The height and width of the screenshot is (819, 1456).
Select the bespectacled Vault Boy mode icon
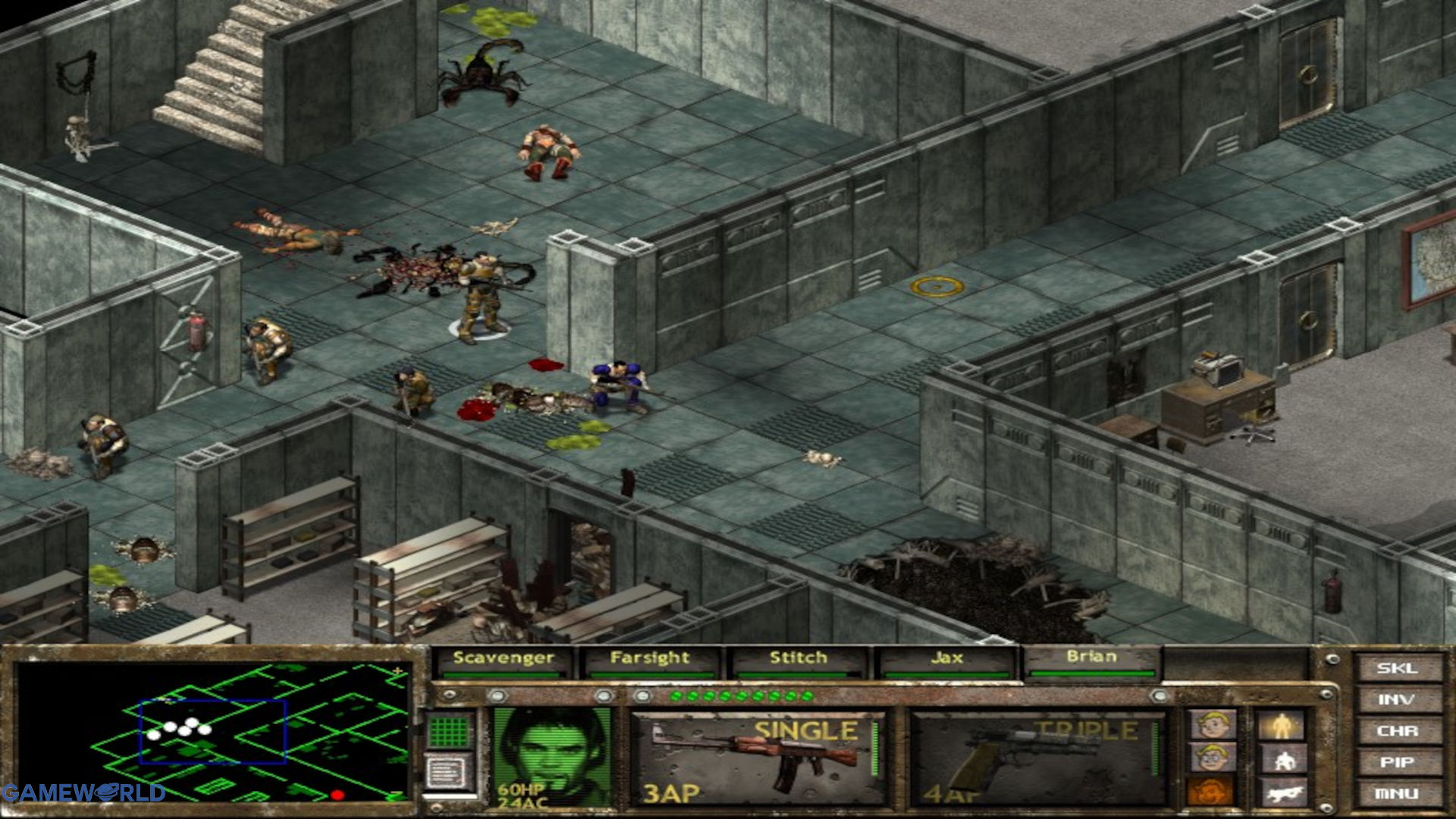(1212, 757)
